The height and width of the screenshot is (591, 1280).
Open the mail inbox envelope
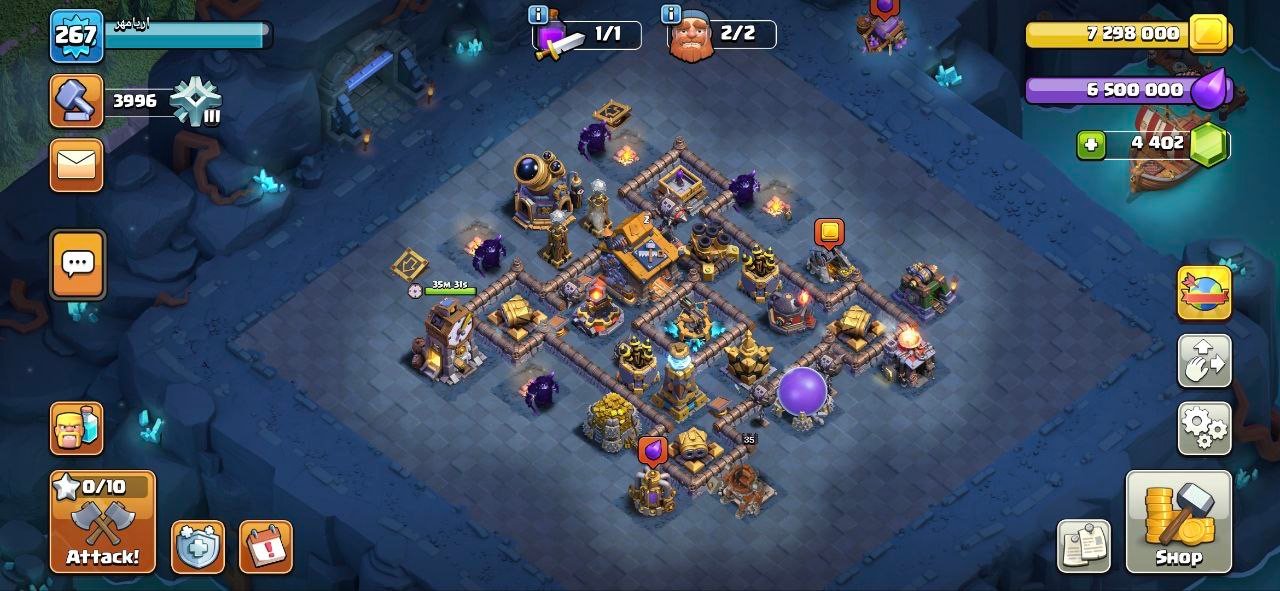tap(76, 165)
